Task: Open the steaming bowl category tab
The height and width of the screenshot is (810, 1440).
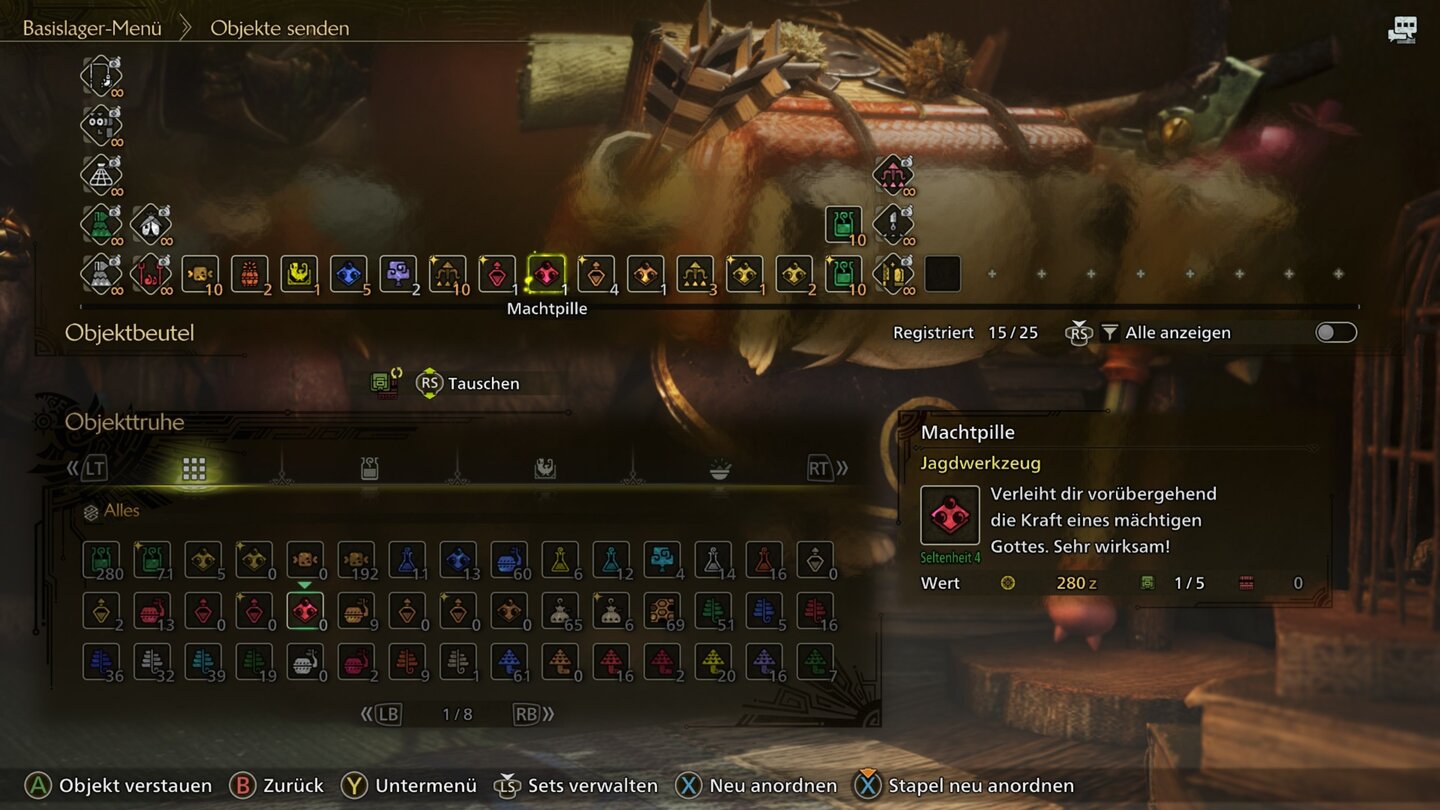Action: (719, 468)
